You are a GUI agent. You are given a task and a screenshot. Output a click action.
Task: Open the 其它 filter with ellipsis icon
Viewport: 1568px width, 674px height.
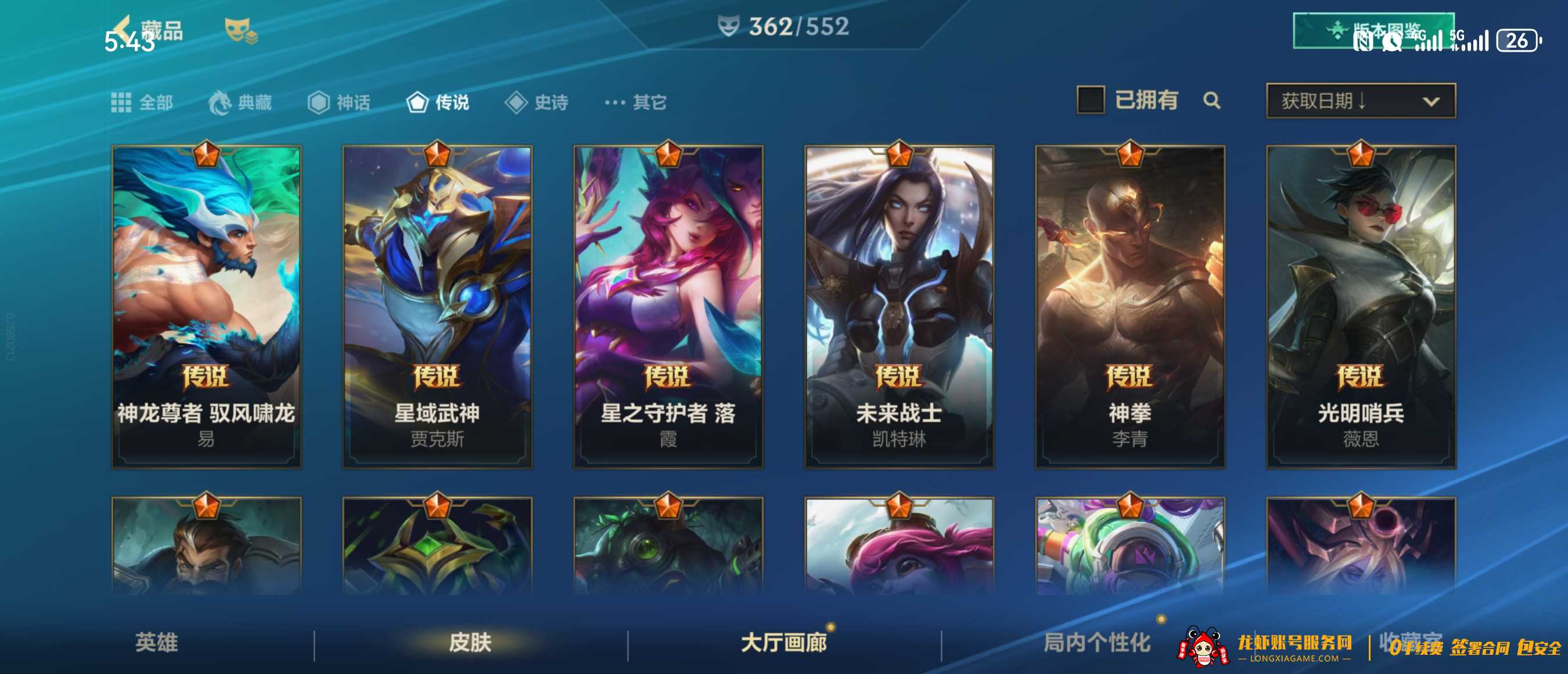(633, 102)
